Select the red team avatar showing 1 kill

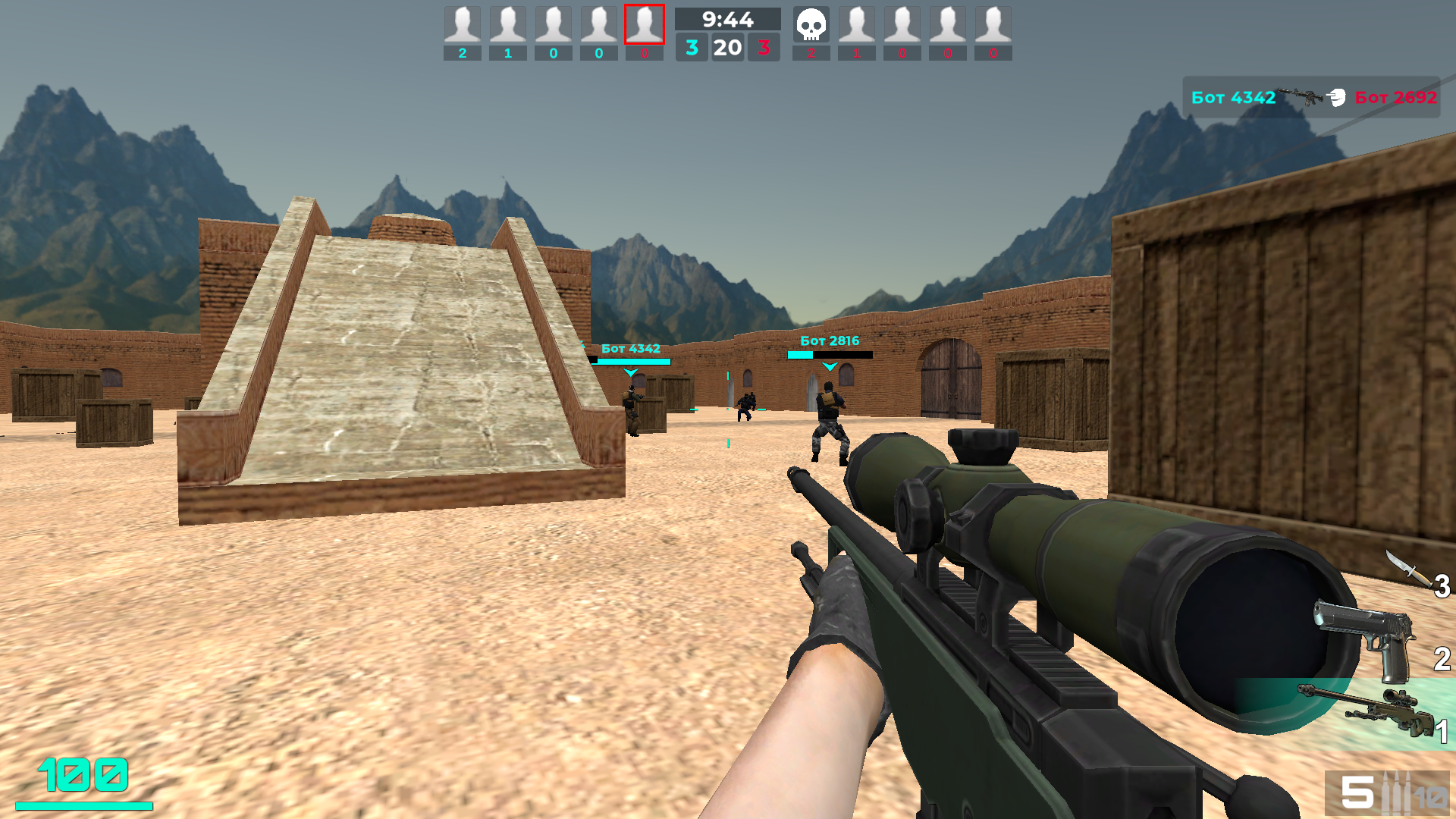click(x=857, y=23)
